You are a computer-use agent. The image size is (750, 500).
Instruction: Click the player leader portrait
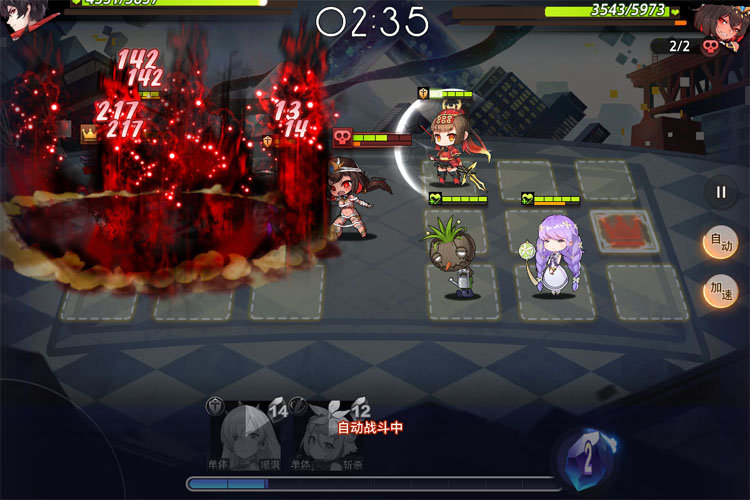24,20
